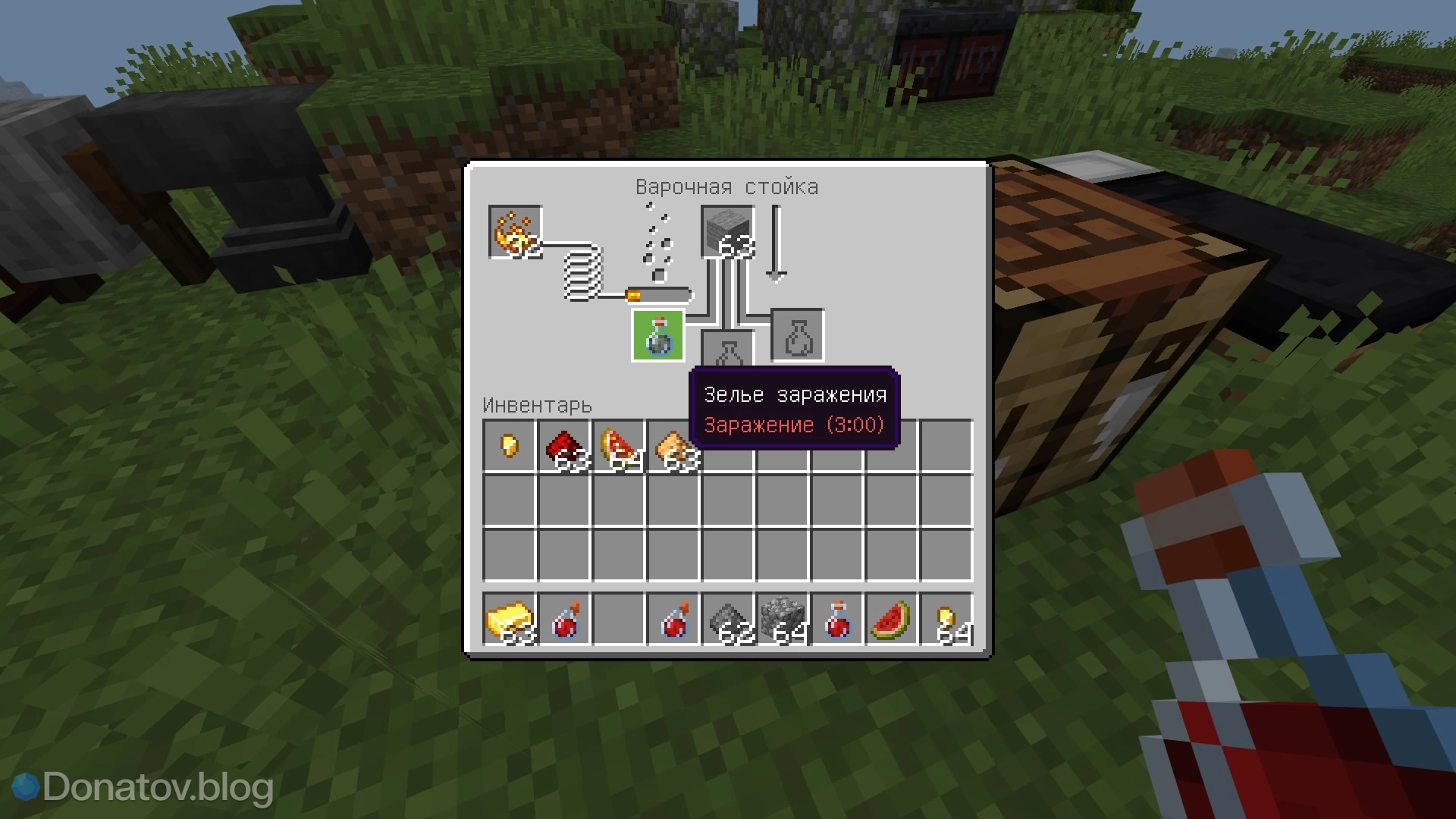Click the middle empty potion bottle slot
Screen dimensions: 1456x819
coord(726,350)
